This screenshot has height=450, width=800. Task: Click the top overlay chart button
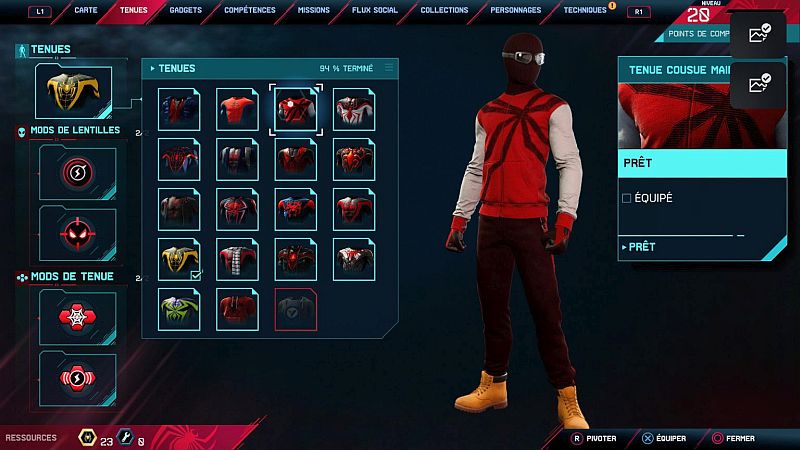759,35
